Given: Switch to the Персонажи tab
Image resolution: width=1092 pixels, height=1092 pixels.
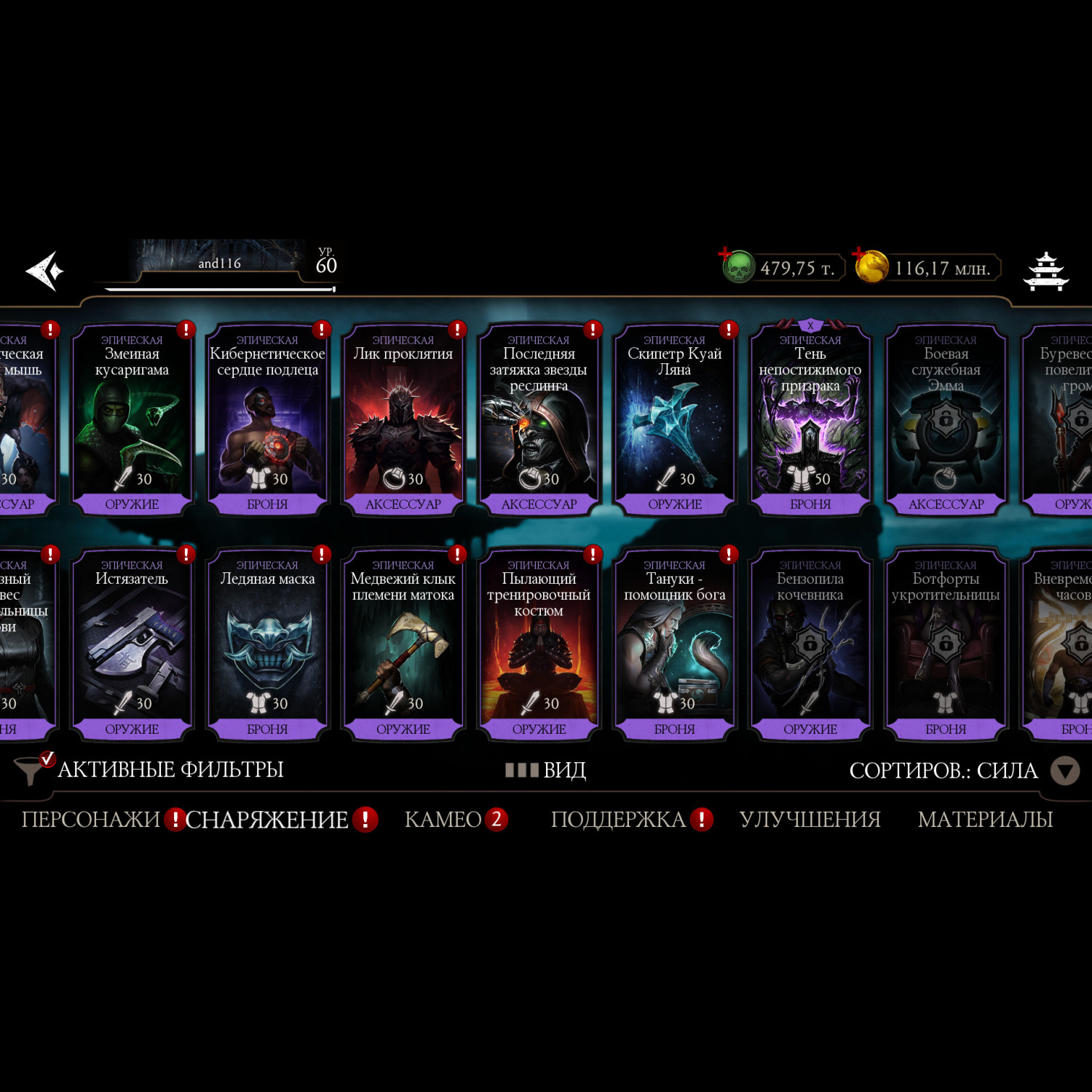Looking at the screenshot, I should (x=91, y=820).
